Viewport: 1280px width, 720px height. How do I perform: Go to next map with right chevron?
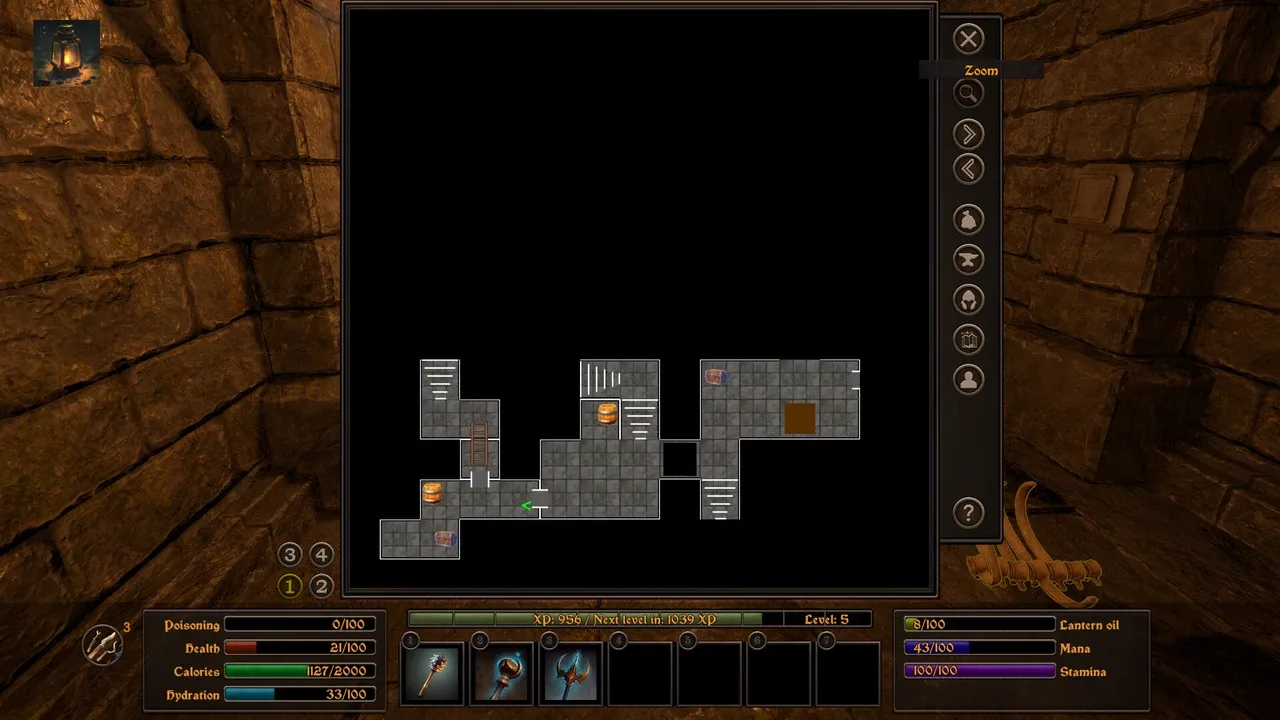(x=968, y=134)
